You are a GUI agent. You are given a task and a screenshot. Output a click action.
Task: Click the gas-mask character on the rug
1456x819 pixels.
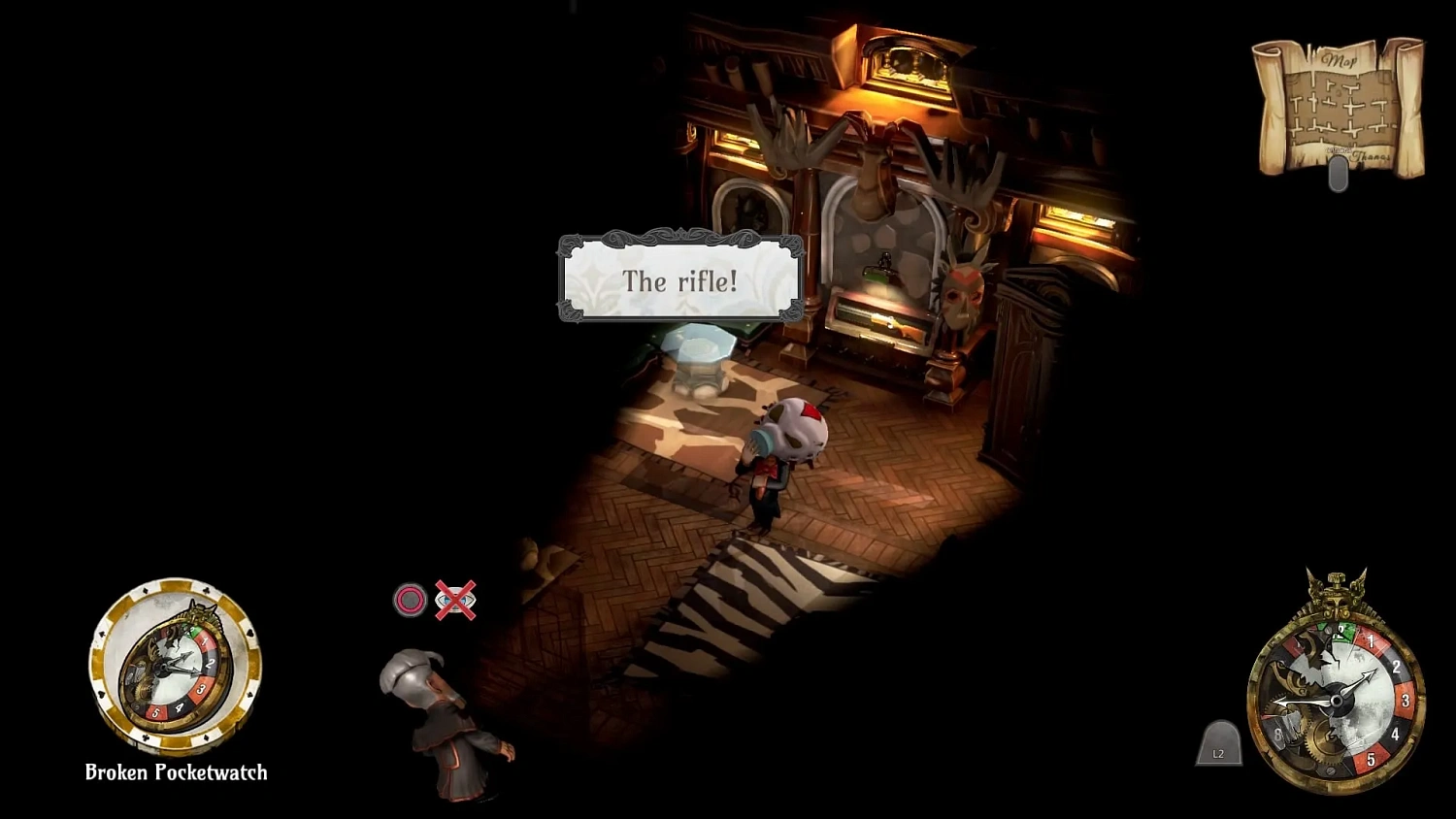pyautogui.click(x=786, y=456)
